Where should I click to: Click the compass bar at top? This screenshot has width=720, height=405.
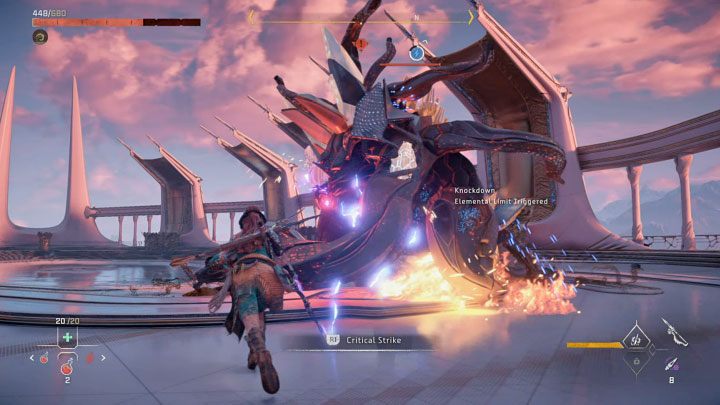[360, 17]
